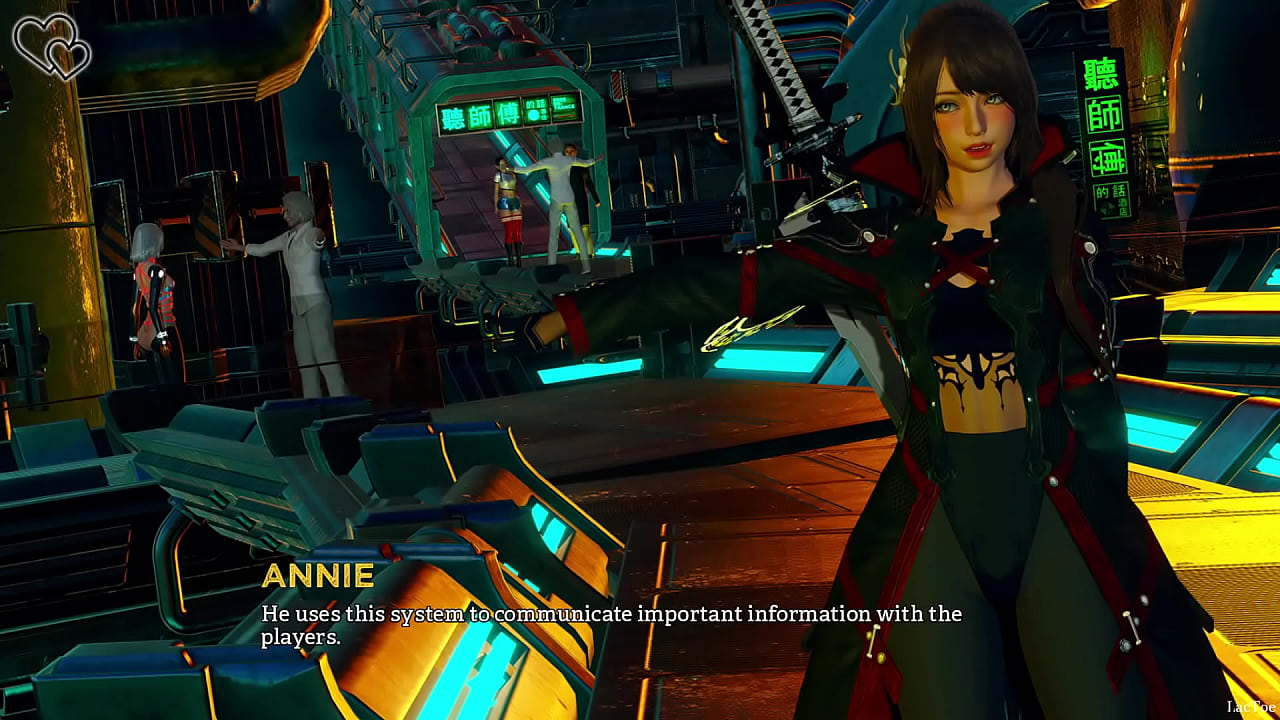Image resolution: width=1280 pixels, height=720 pixels.
Task: Open the double hearts relationship icon
Action: pyautogui.click(x=51, y=45)
